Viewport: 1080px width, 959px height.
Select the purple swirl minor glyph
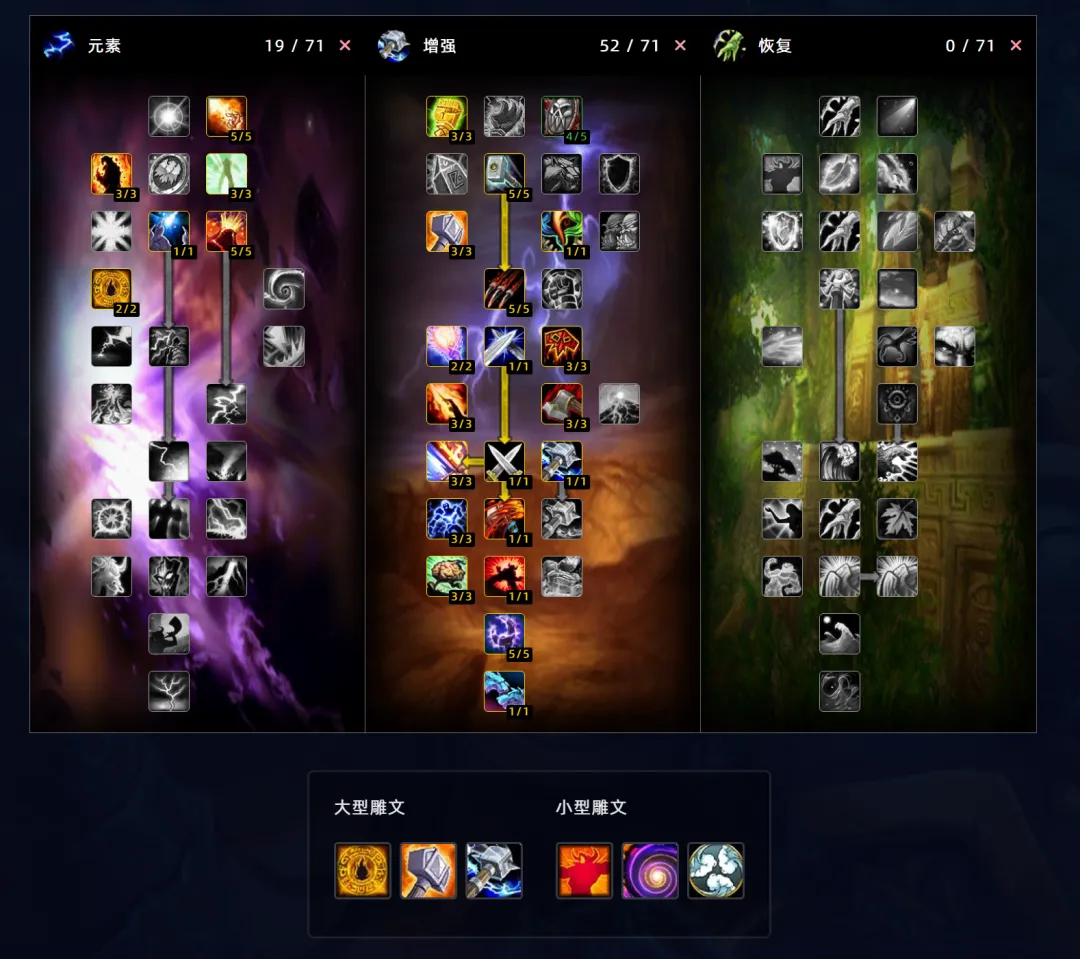[650, 870]
